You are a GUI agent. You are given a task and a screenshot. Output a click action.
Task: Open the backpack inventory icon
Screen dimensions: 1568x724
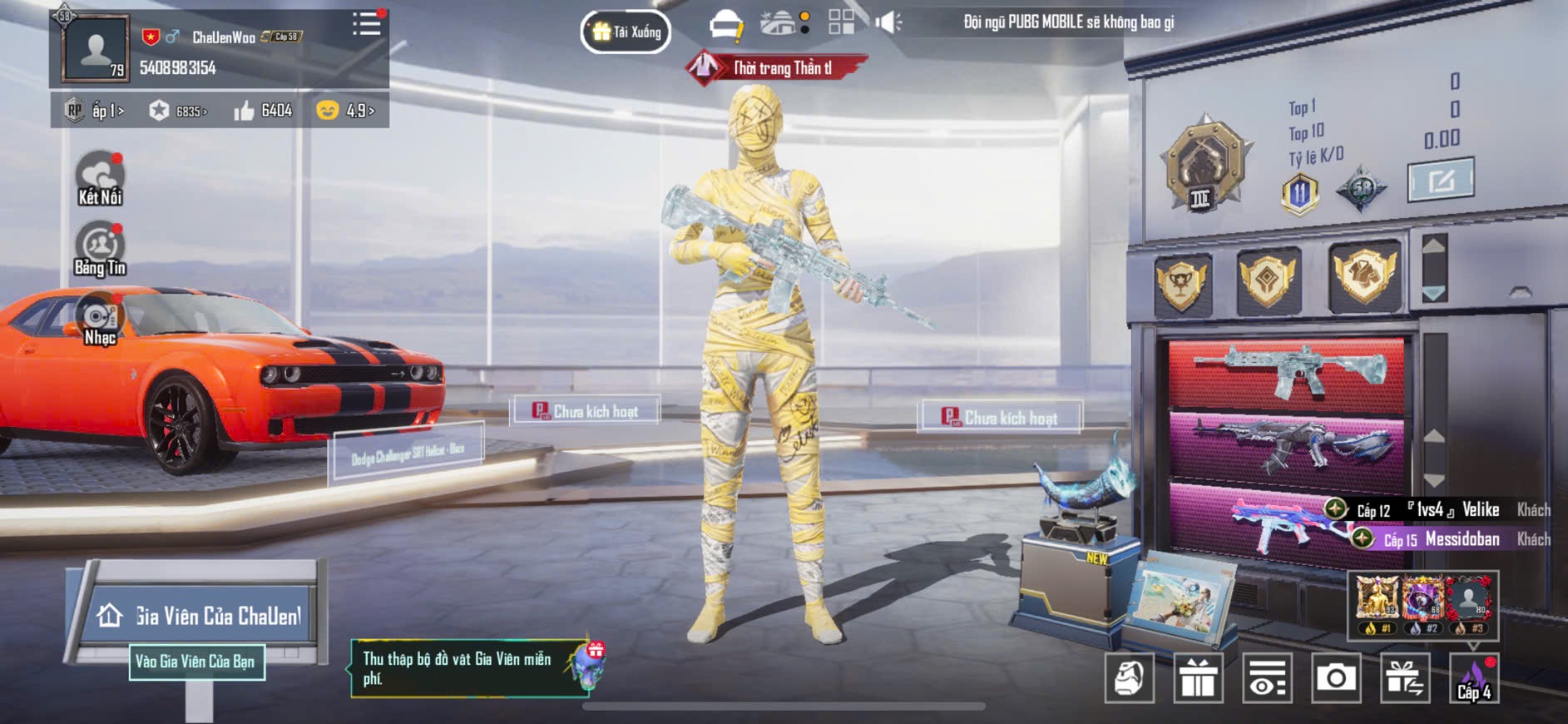[1129, 678]
